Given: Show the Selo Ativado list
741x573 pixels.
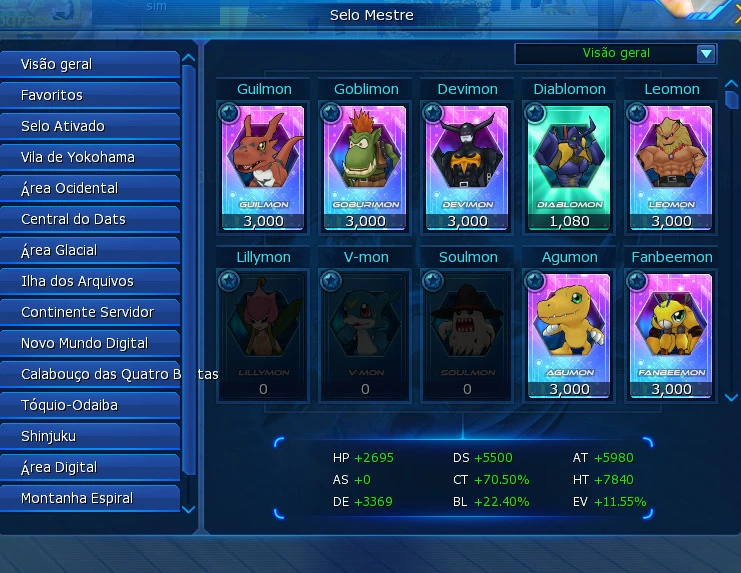Looking at the screenshot, I should (x=90, y=126).
